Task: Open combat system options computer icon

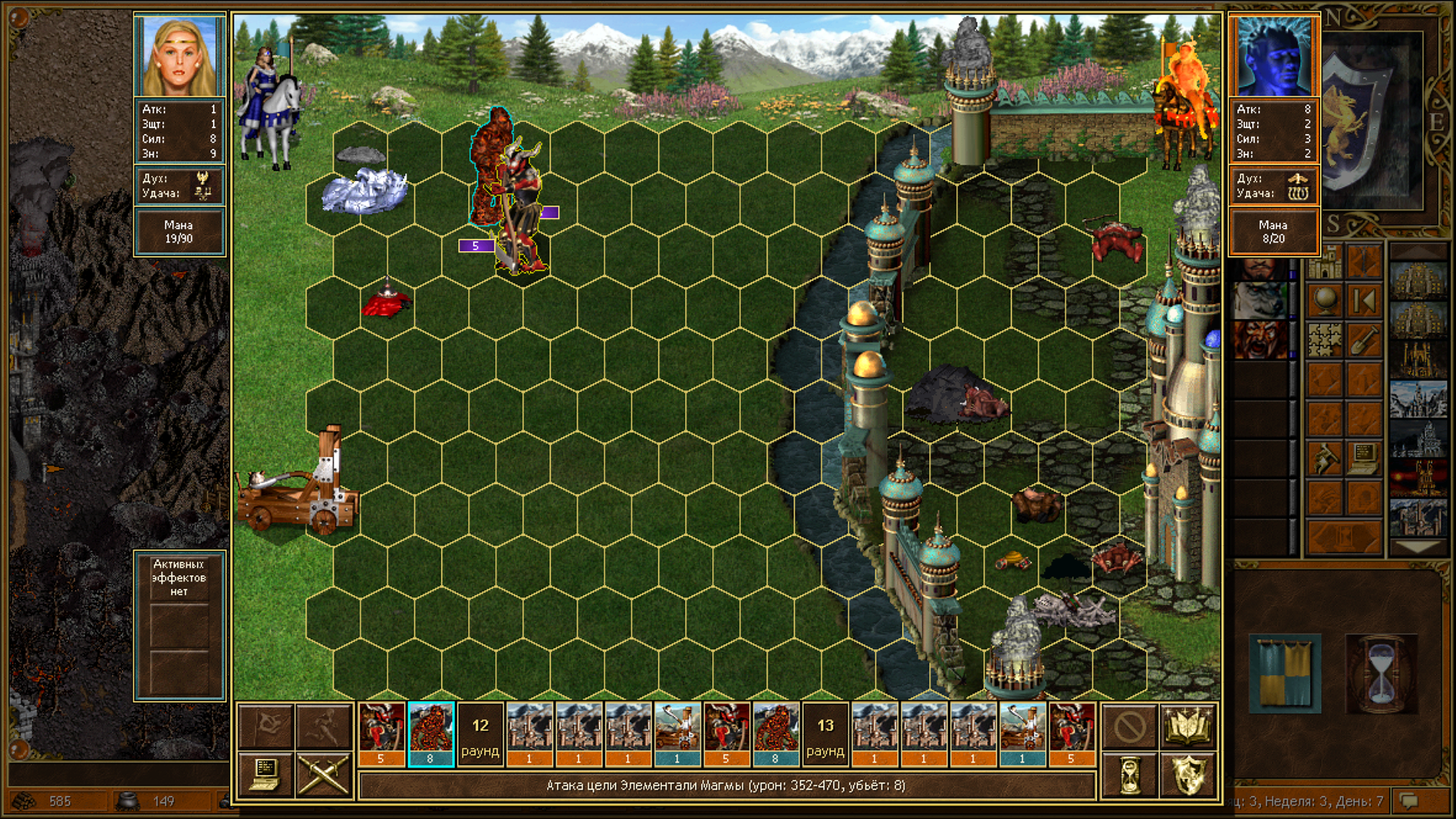Action: tap(265, 775)
